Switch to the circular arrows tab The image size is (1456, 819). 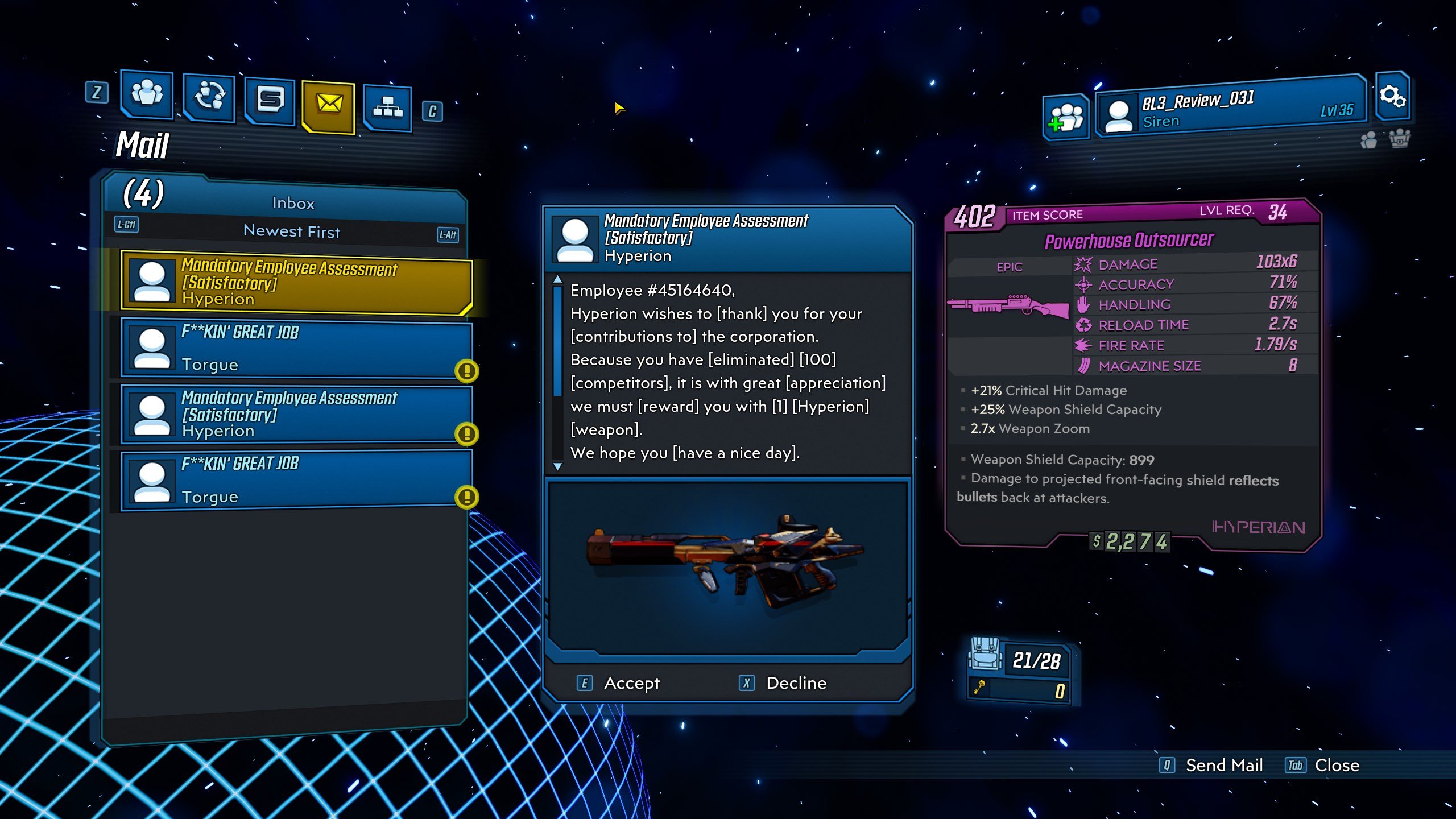pyautogui.click(x=209, y=98)
